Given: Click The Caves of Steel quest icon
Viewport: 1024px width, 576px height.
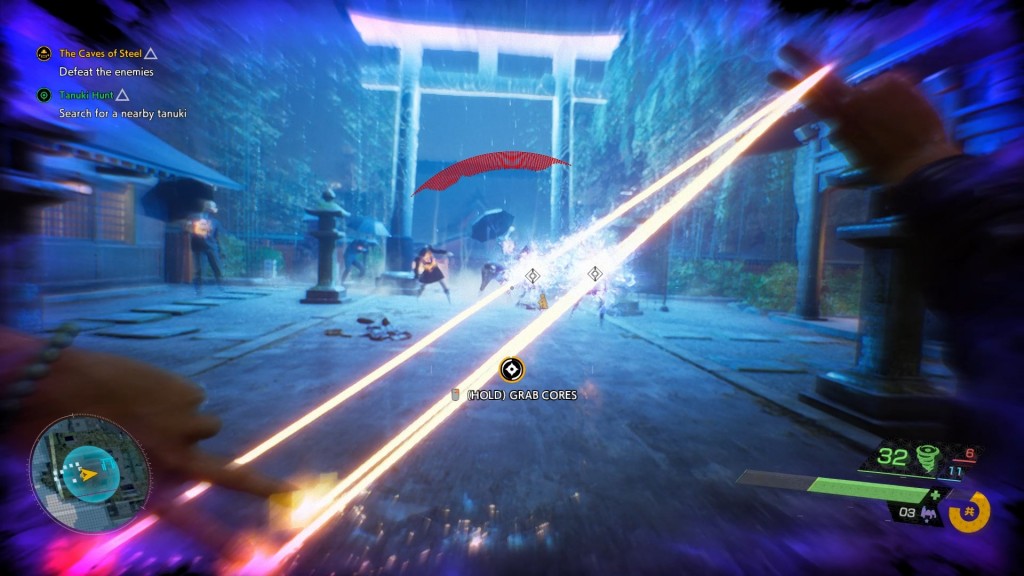Looking at the screenshot, I should [x=44, y=54].
